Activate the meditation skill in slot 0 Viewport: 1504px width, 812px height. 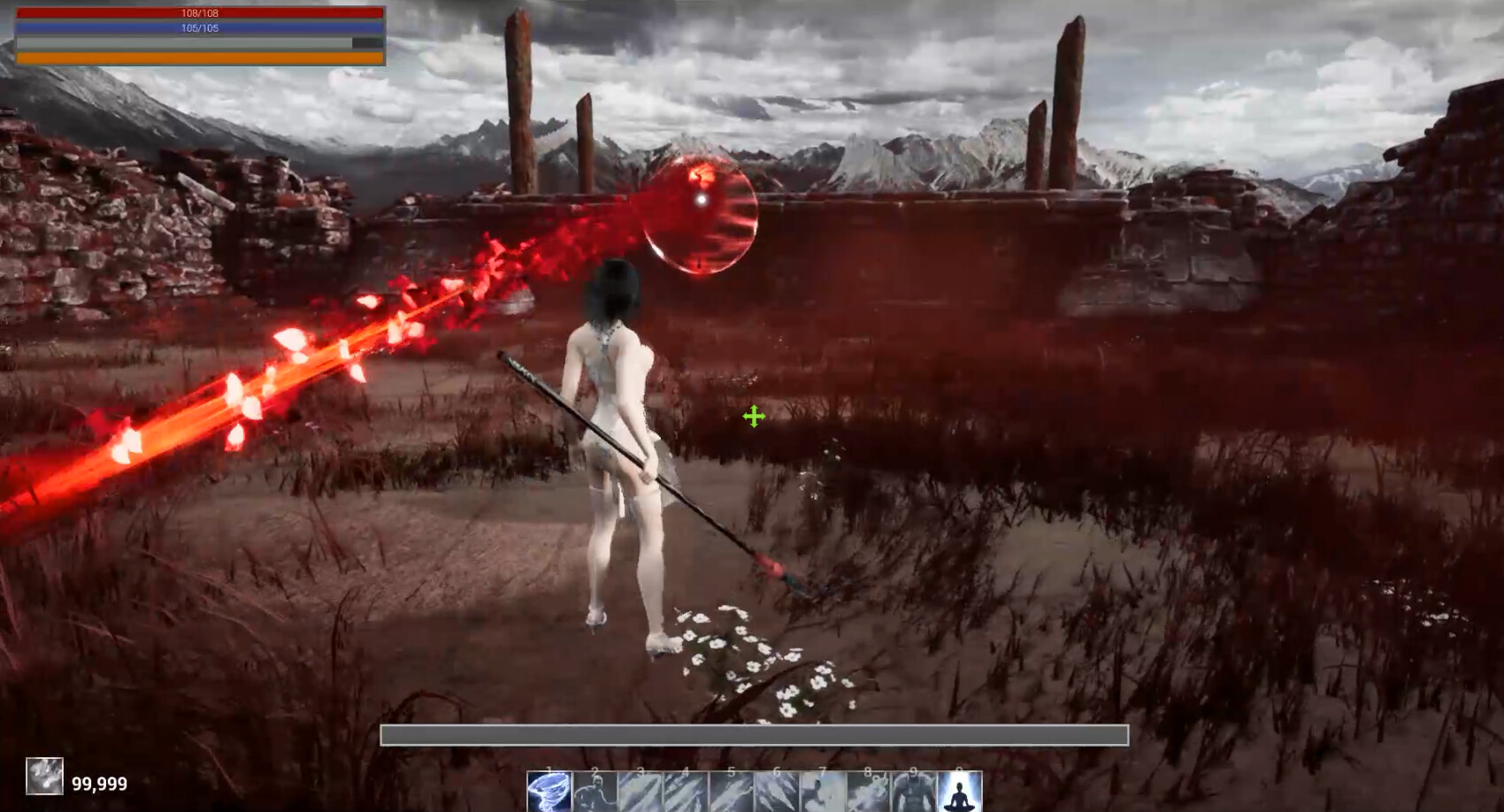(960, 792)
